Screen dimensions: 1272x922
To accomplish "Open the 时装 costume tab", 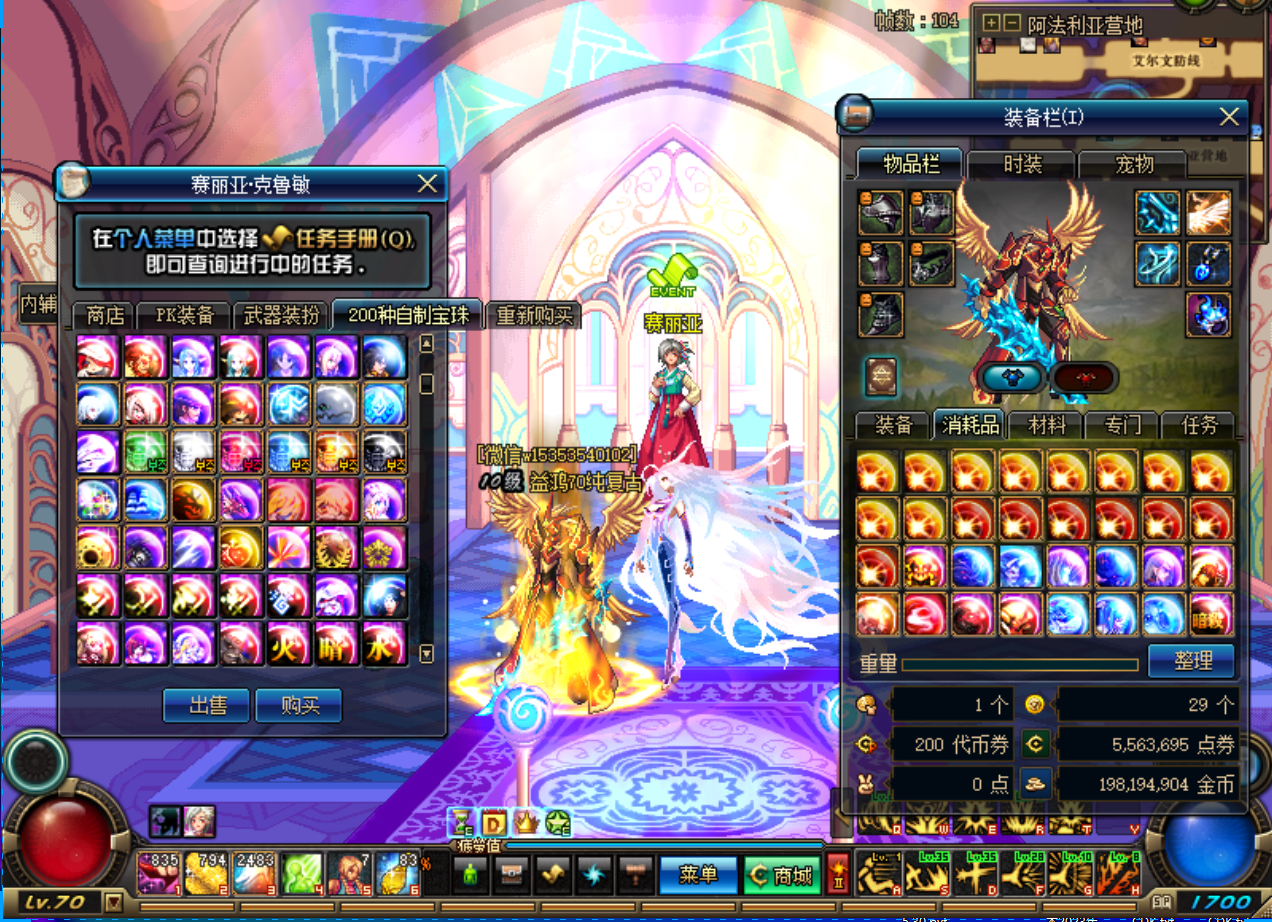I will [1021, 164].
